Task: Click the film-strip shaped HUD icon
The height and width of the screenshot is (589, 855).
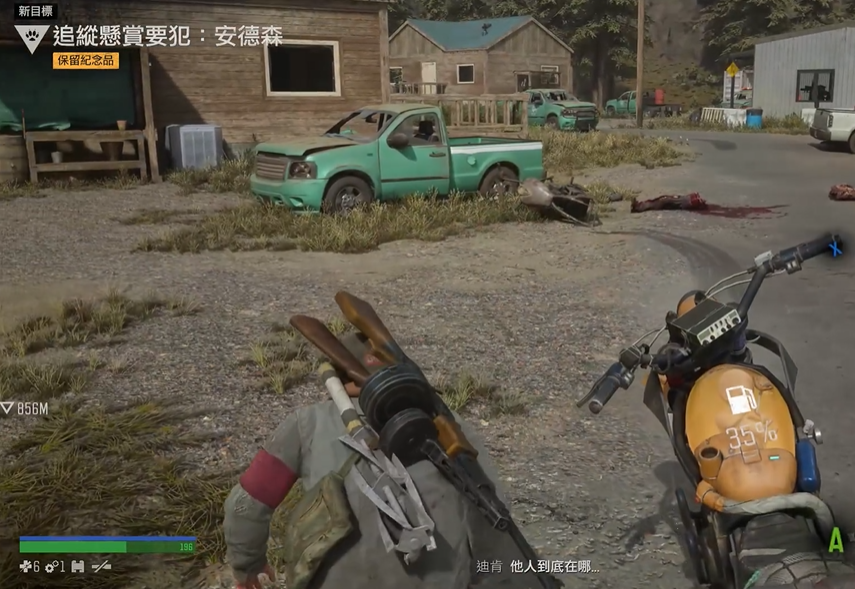Action: coord(77,567)
